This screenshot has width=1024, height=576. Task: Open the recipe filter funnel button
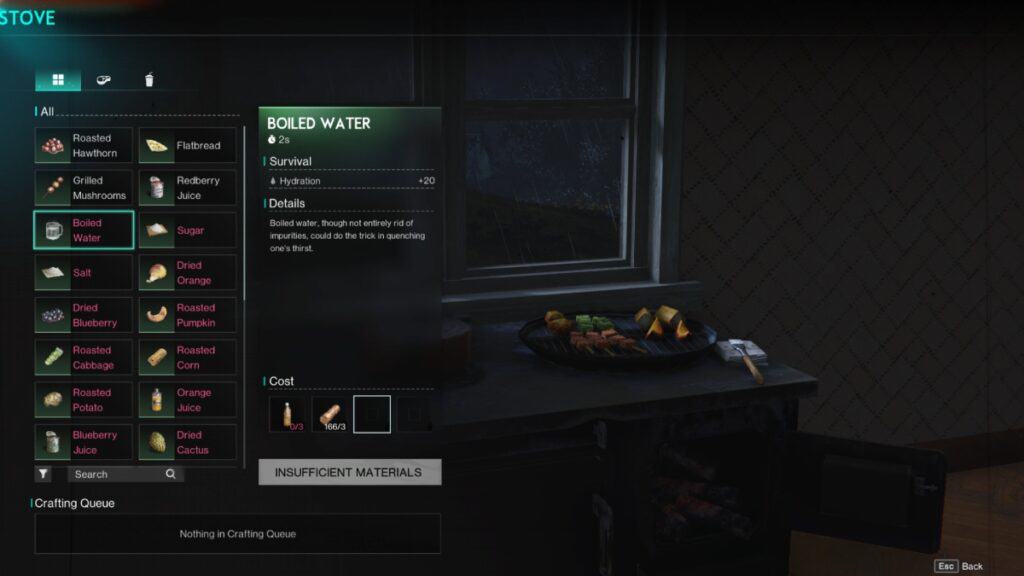(x=44, y=474)
